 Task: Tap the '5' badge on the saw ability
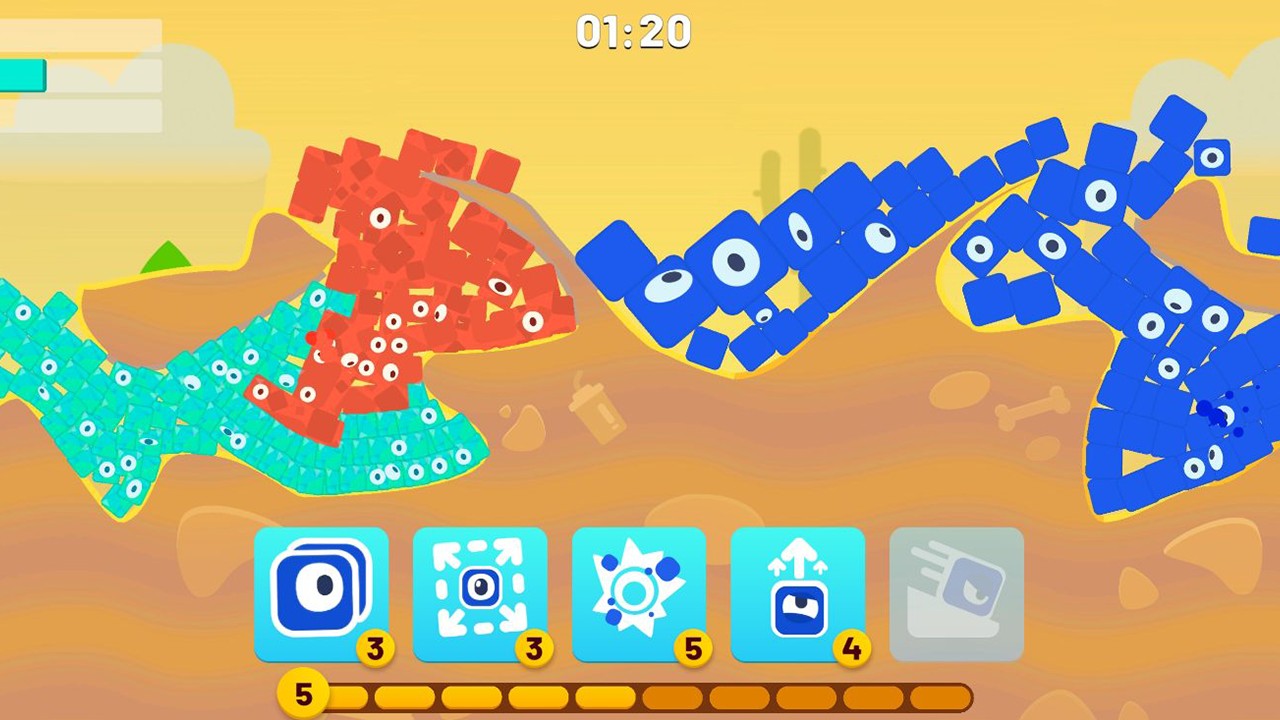point(693,649)
